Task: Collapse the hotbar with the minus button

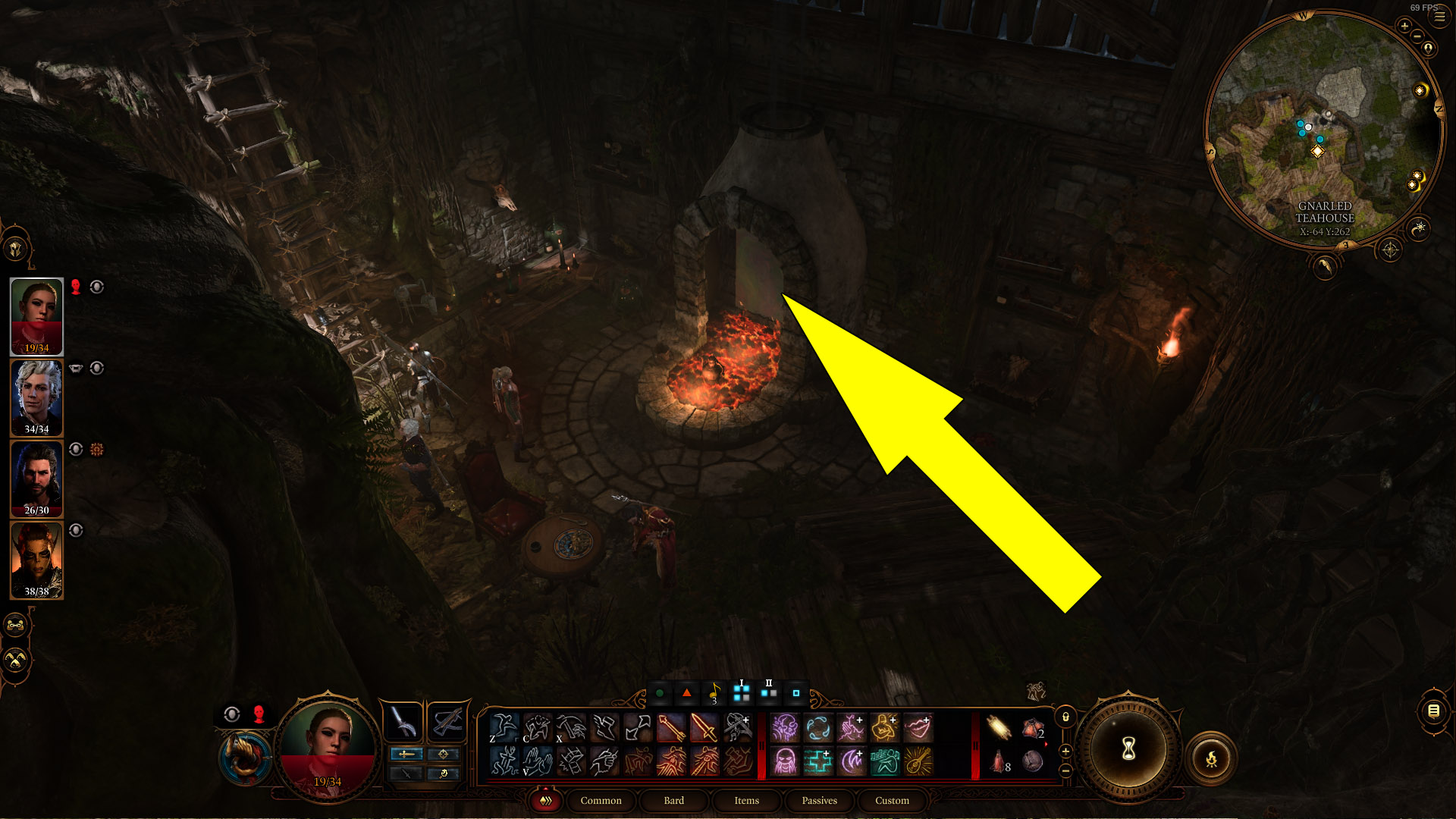Action: click(x=1065, y=771)
